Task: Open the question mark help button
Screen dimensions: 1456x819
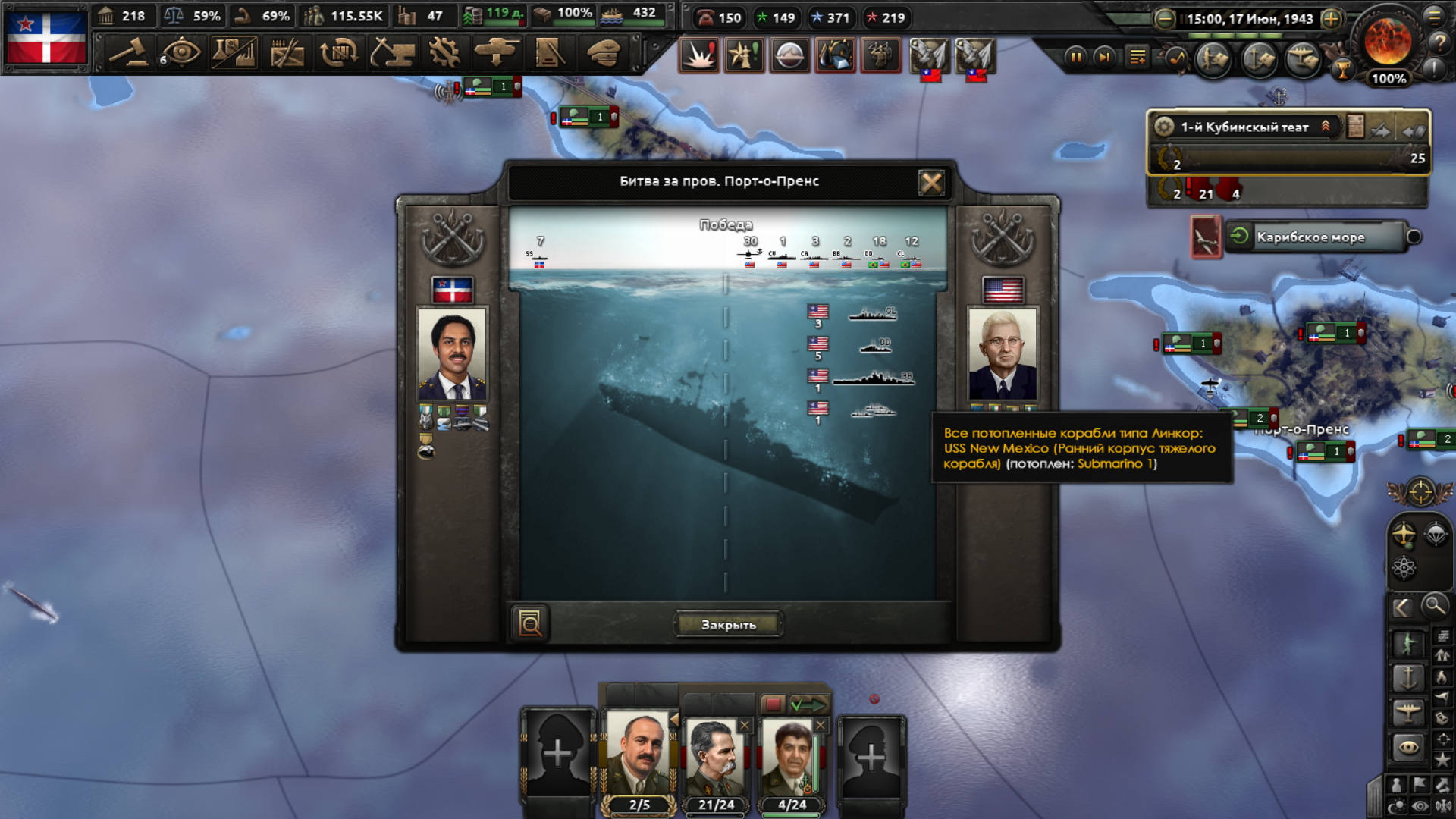Action: point(1439,43)
